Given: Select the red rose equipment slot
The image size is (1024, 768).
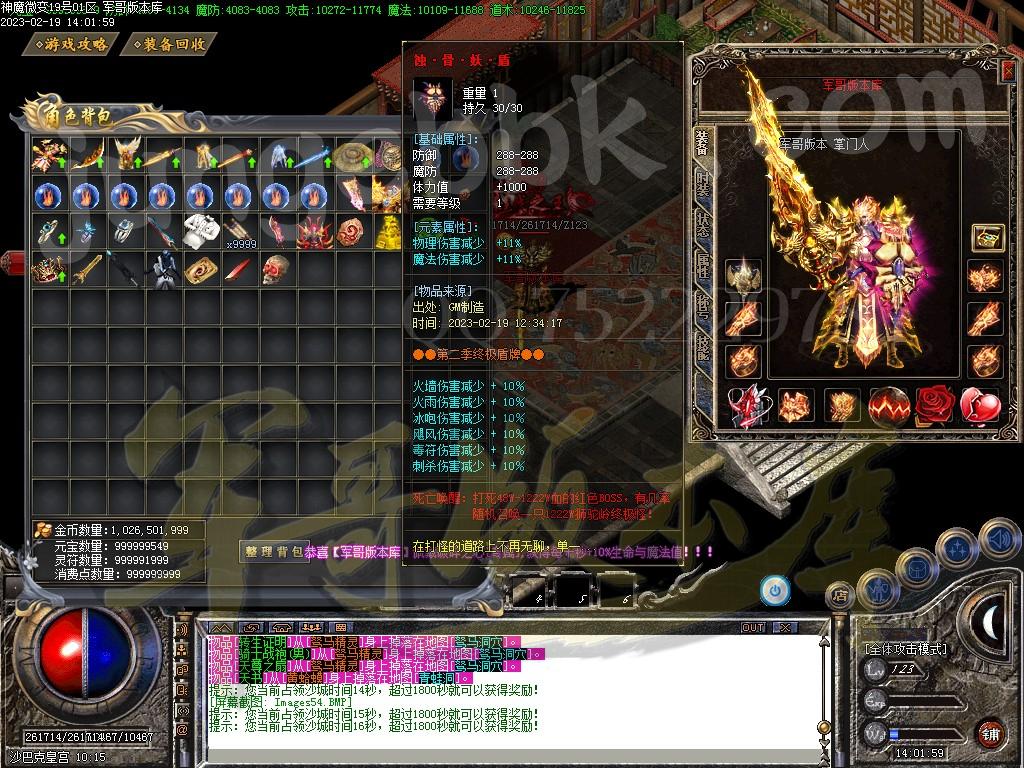Looking at the screenshot, I should point(935,405).
